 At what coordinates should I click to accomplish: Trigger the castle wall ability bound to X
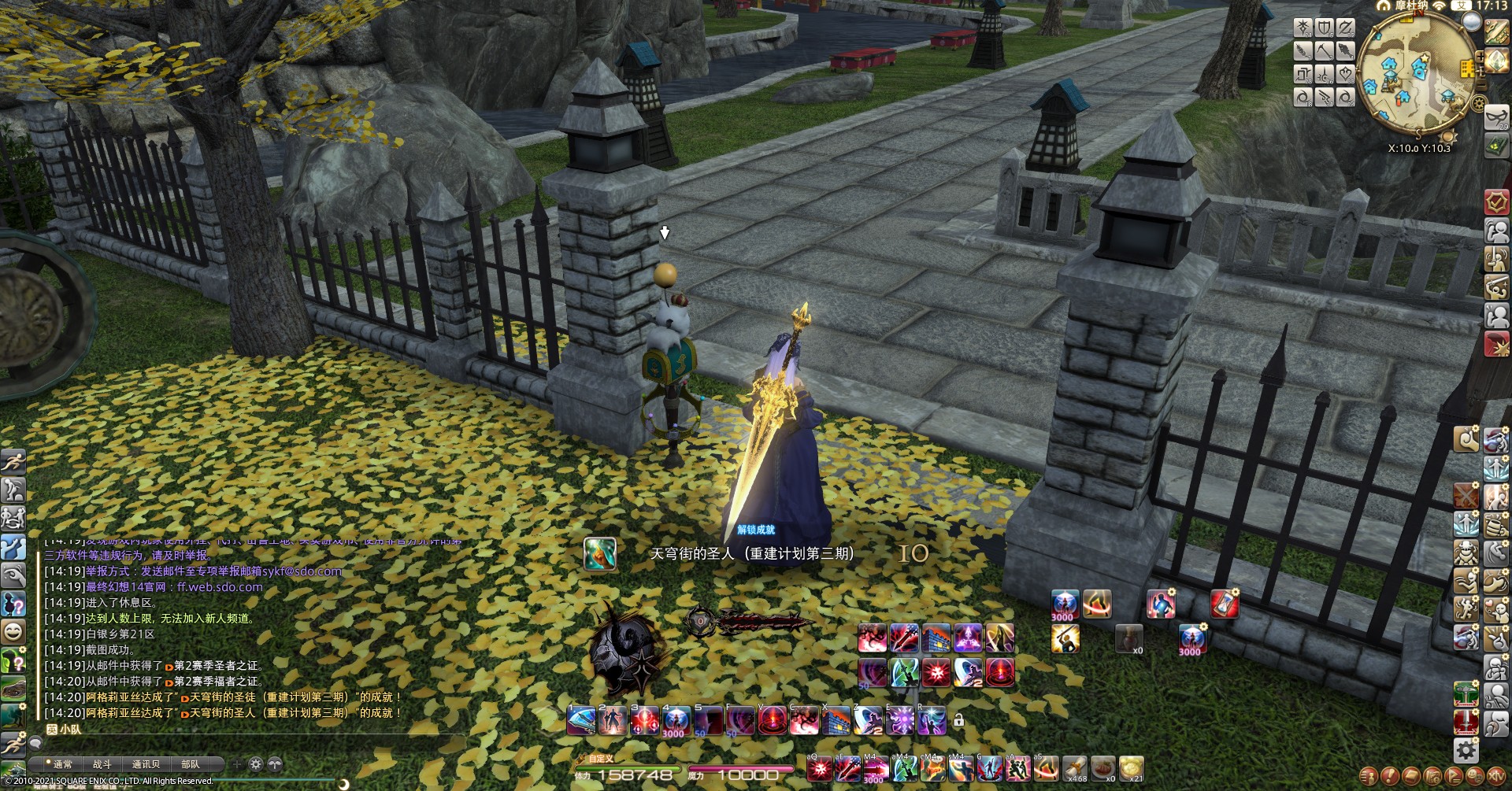[836, 721]
